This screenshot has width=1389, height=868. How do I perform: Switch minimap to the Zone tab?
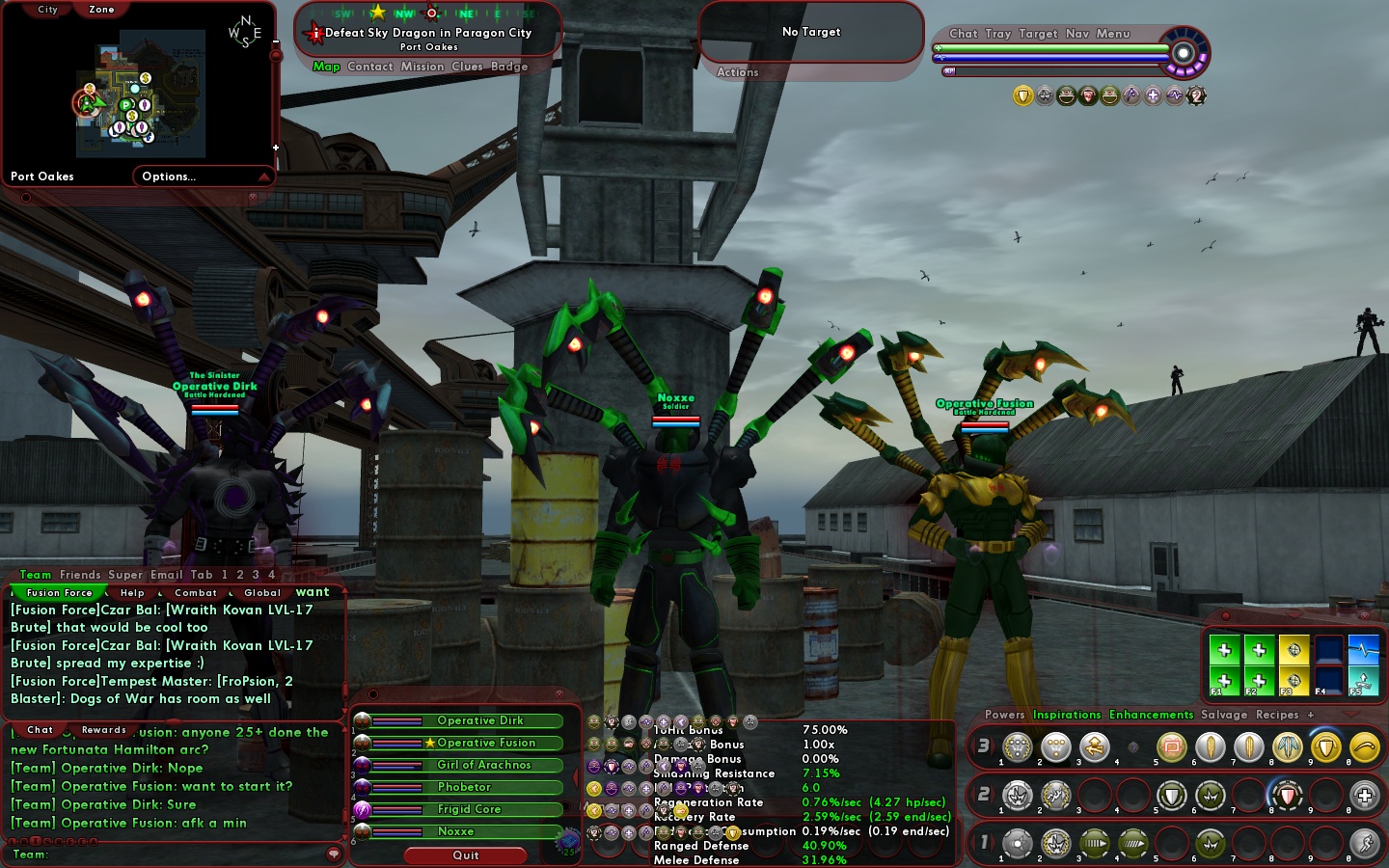[101, 10]
